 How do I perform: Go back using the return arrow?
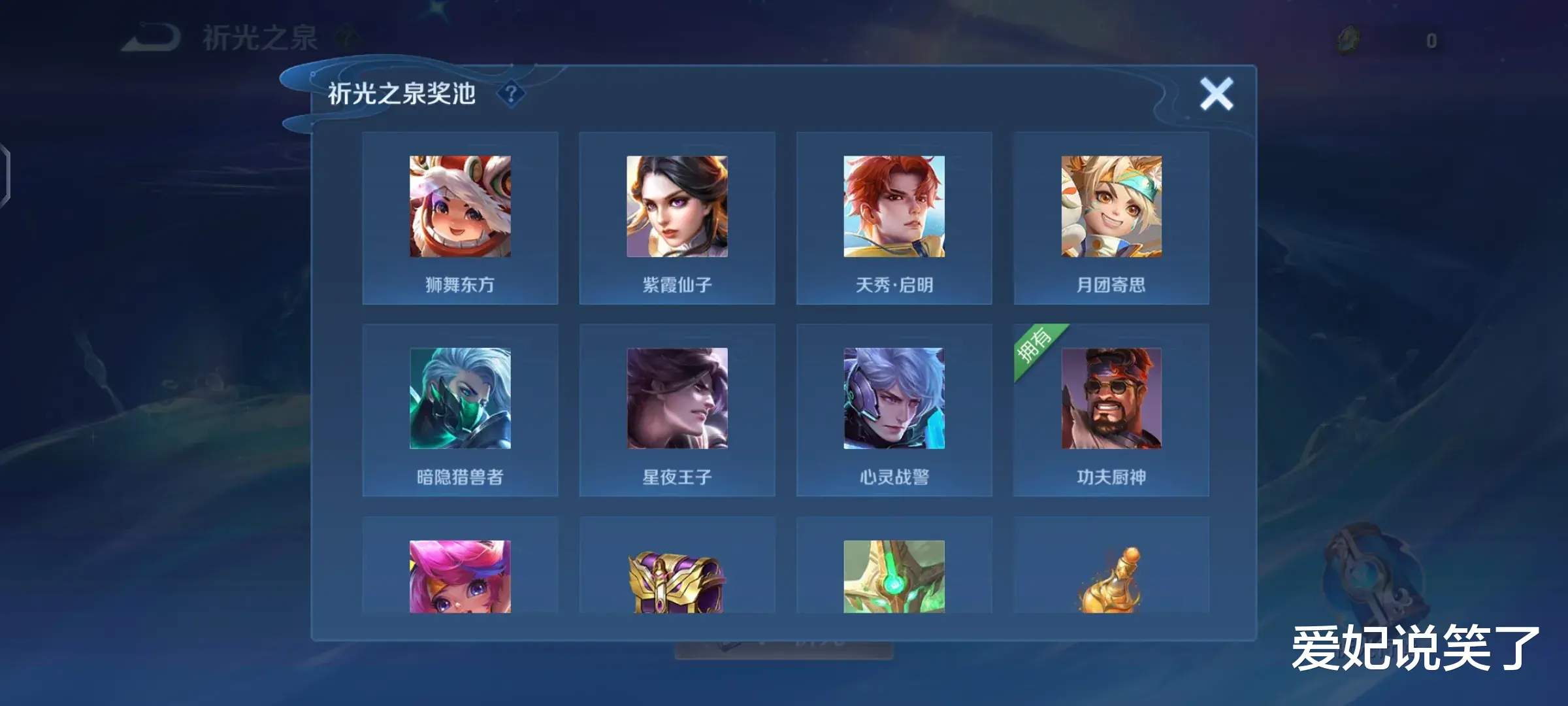[x=152, y=38]
